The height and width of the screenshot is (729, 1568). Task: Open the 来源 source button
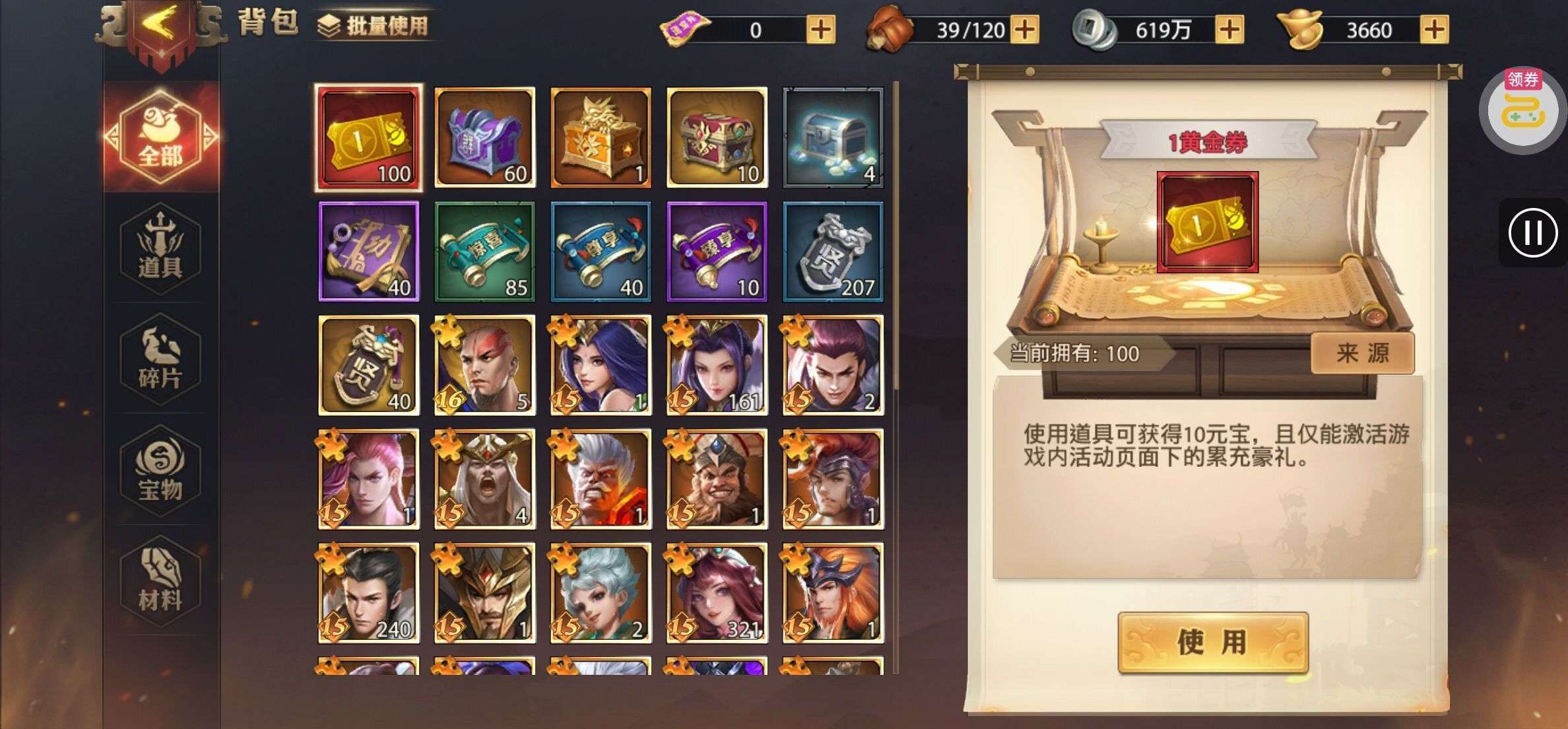point(1362,353)
